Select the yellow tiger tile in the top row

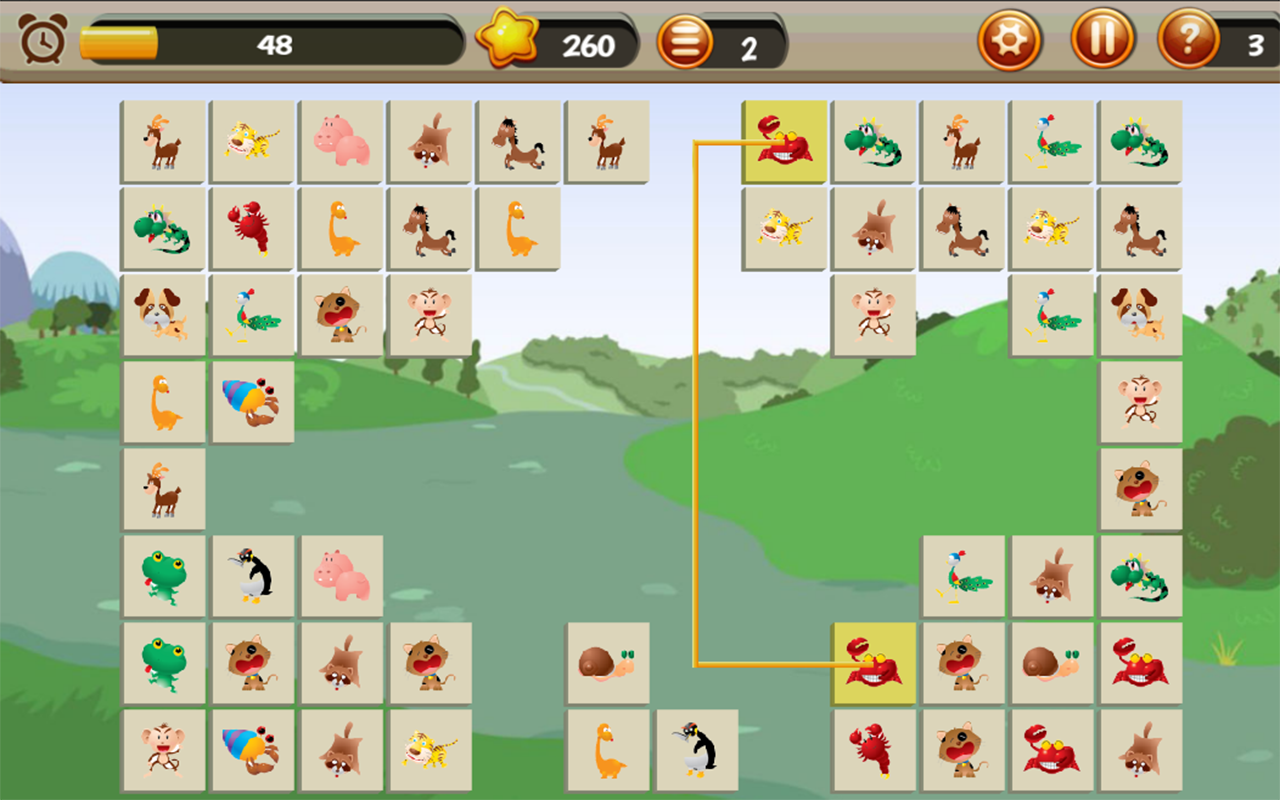[252, 141]
